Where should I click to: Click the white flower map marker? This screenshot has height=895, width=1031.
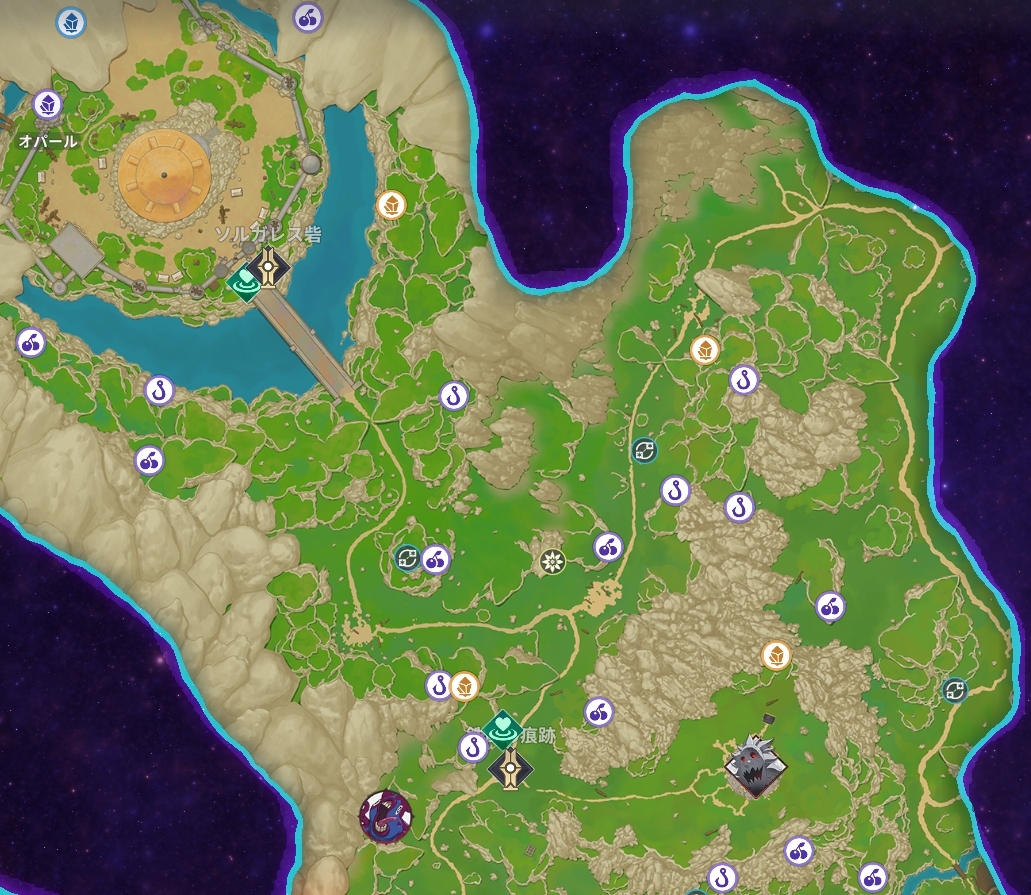tap(553, 562)
